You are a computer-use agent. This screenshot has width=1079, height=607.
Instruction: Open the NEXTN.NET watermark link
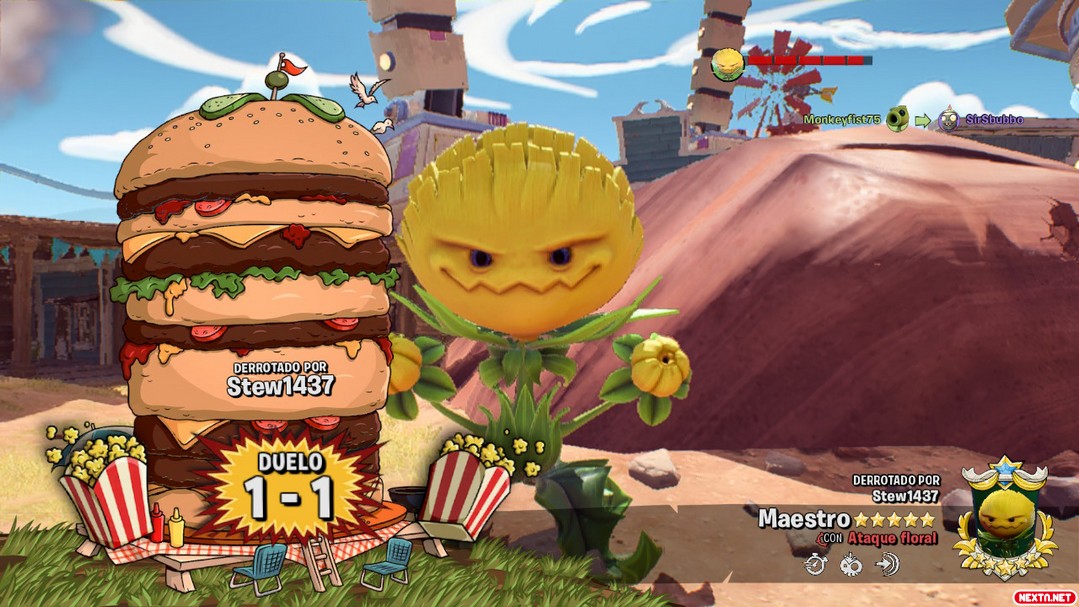point(1043,597)
